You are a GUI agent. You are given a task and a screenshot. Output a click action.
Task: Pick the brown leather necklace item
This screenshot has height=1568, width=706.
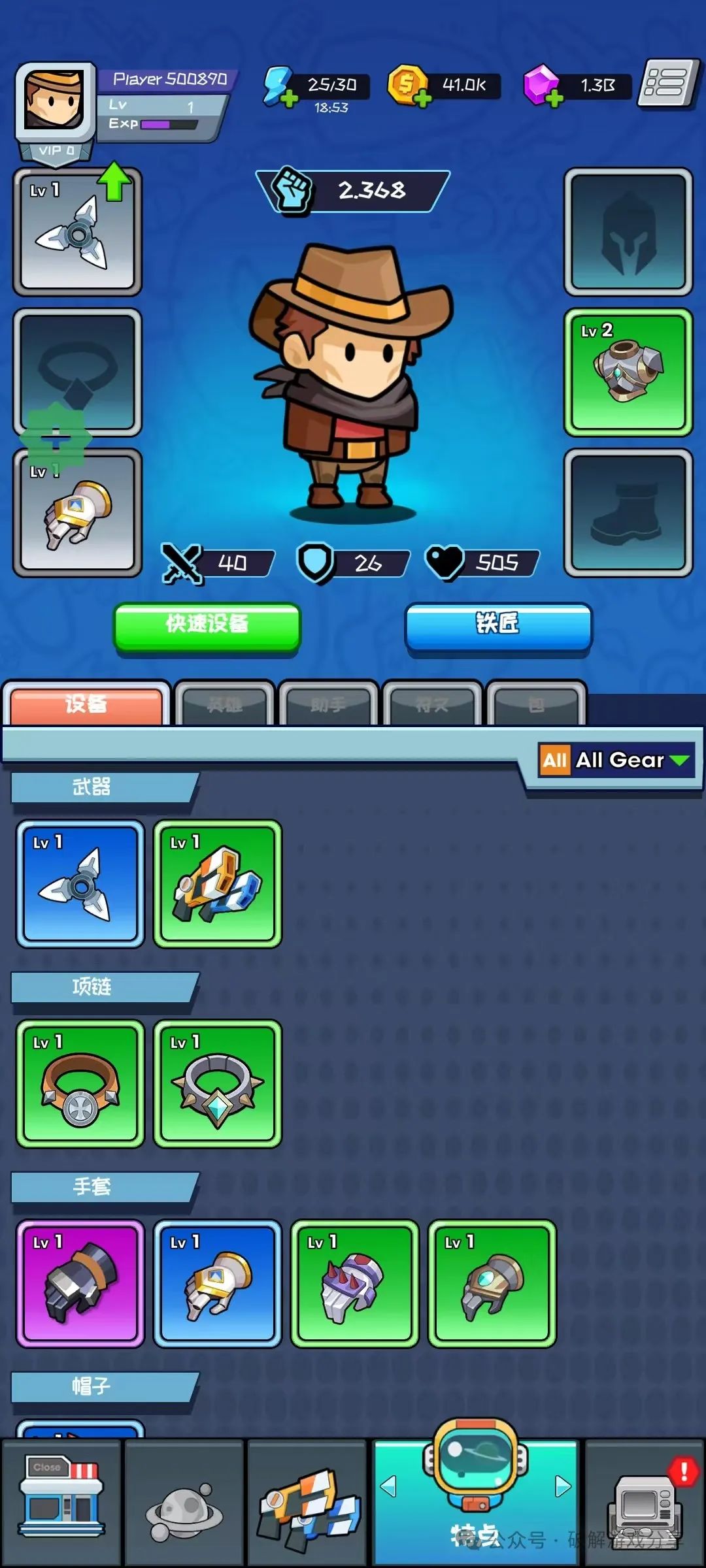pyautogui.click(x=80, y=1083)
